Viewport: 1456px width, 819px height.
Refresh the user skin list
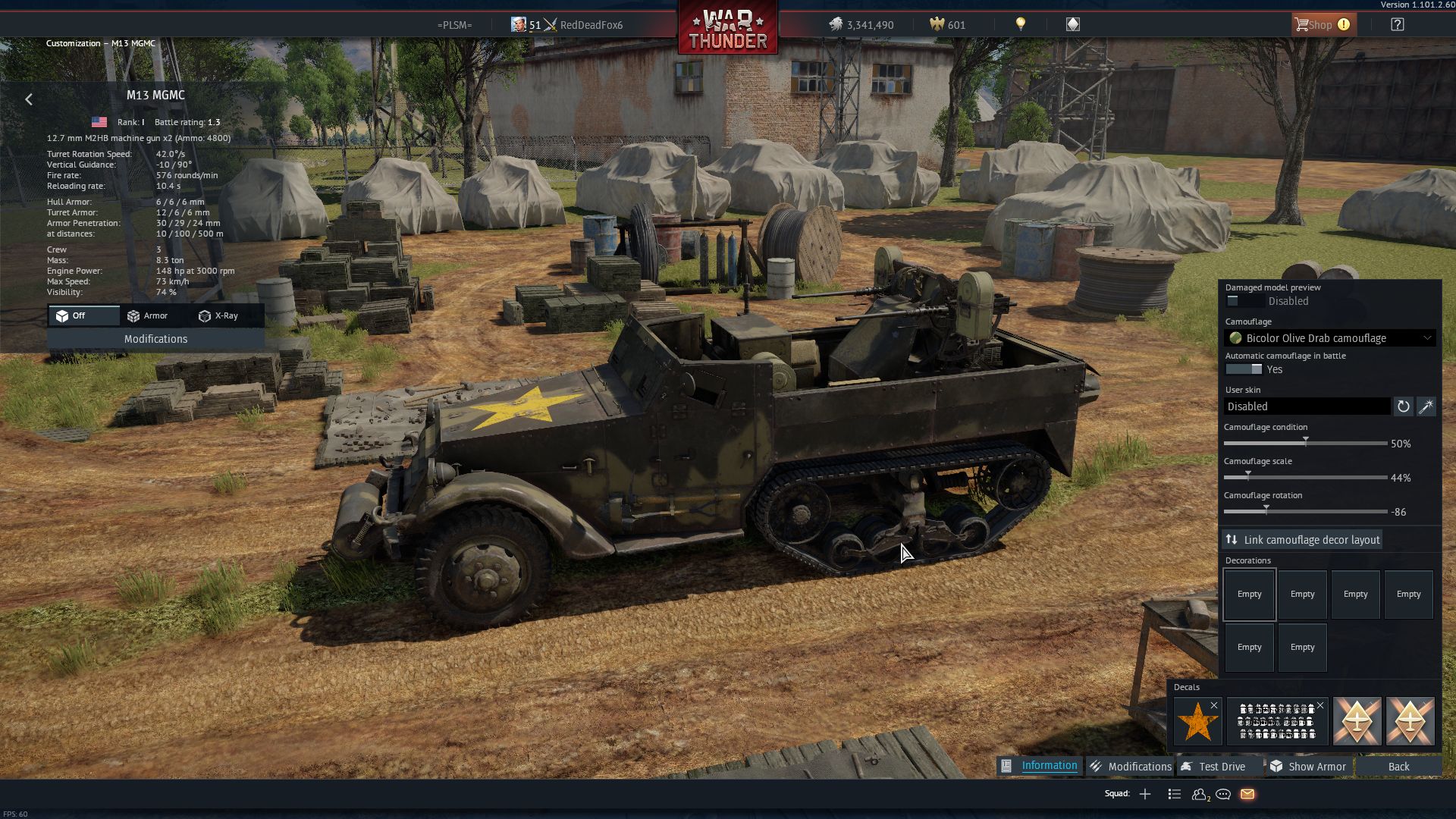pyautogui.click(x=1403, y=406)
